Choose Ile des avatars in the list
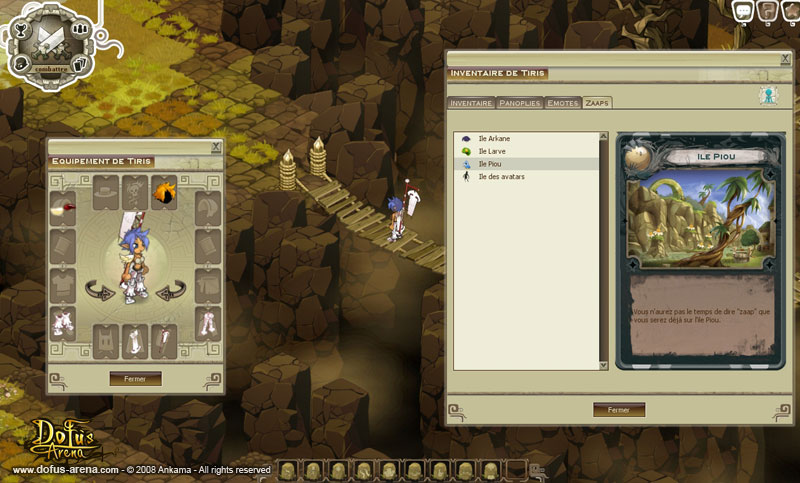The image size is (800, 483). pyautogui.click(x=501, y=176)
